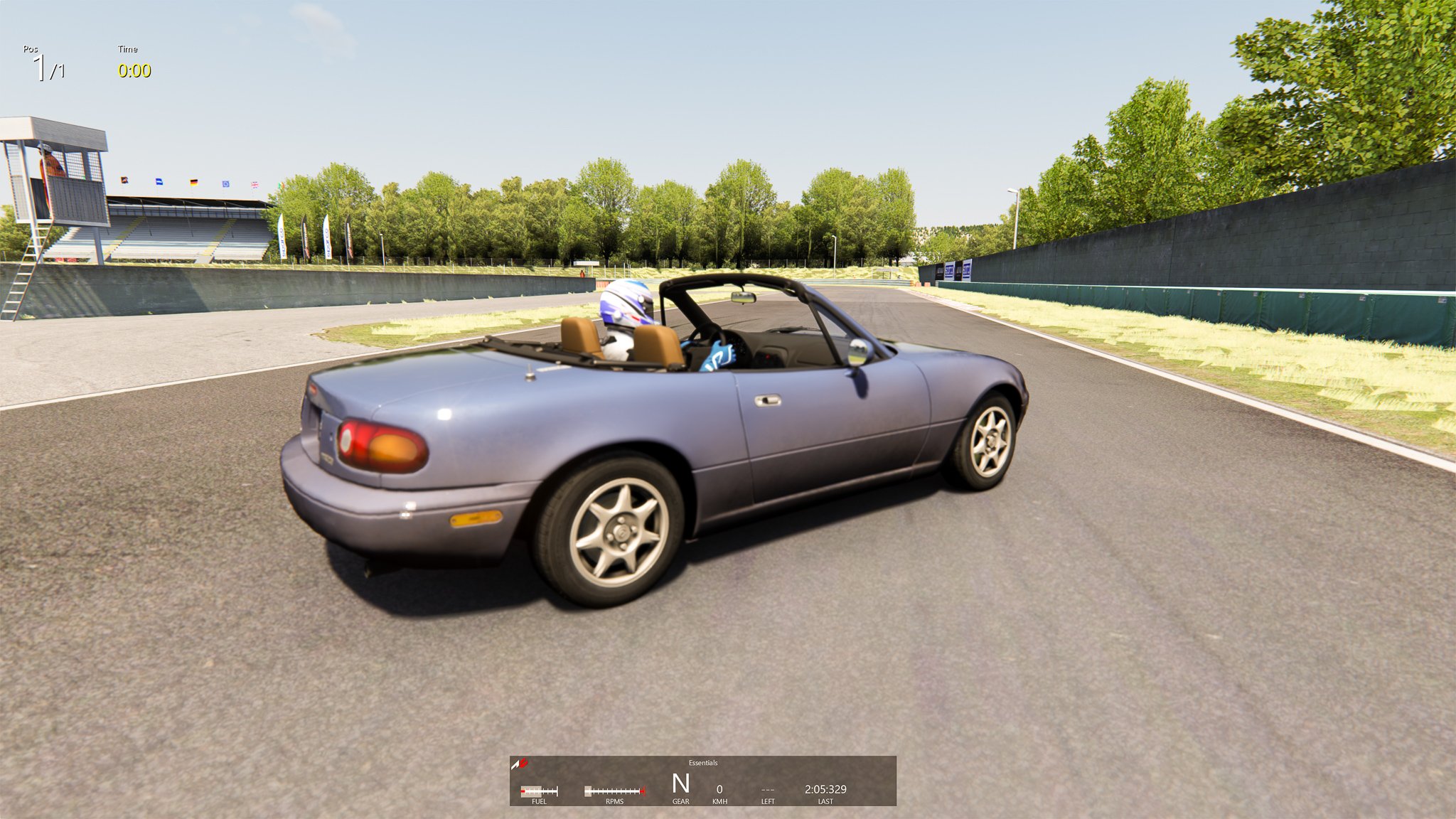Viewport: 1456px width, 819px height.
Task: Click the Assetto Corsa logo on the Essentials app
Action: tap(520, 764)
